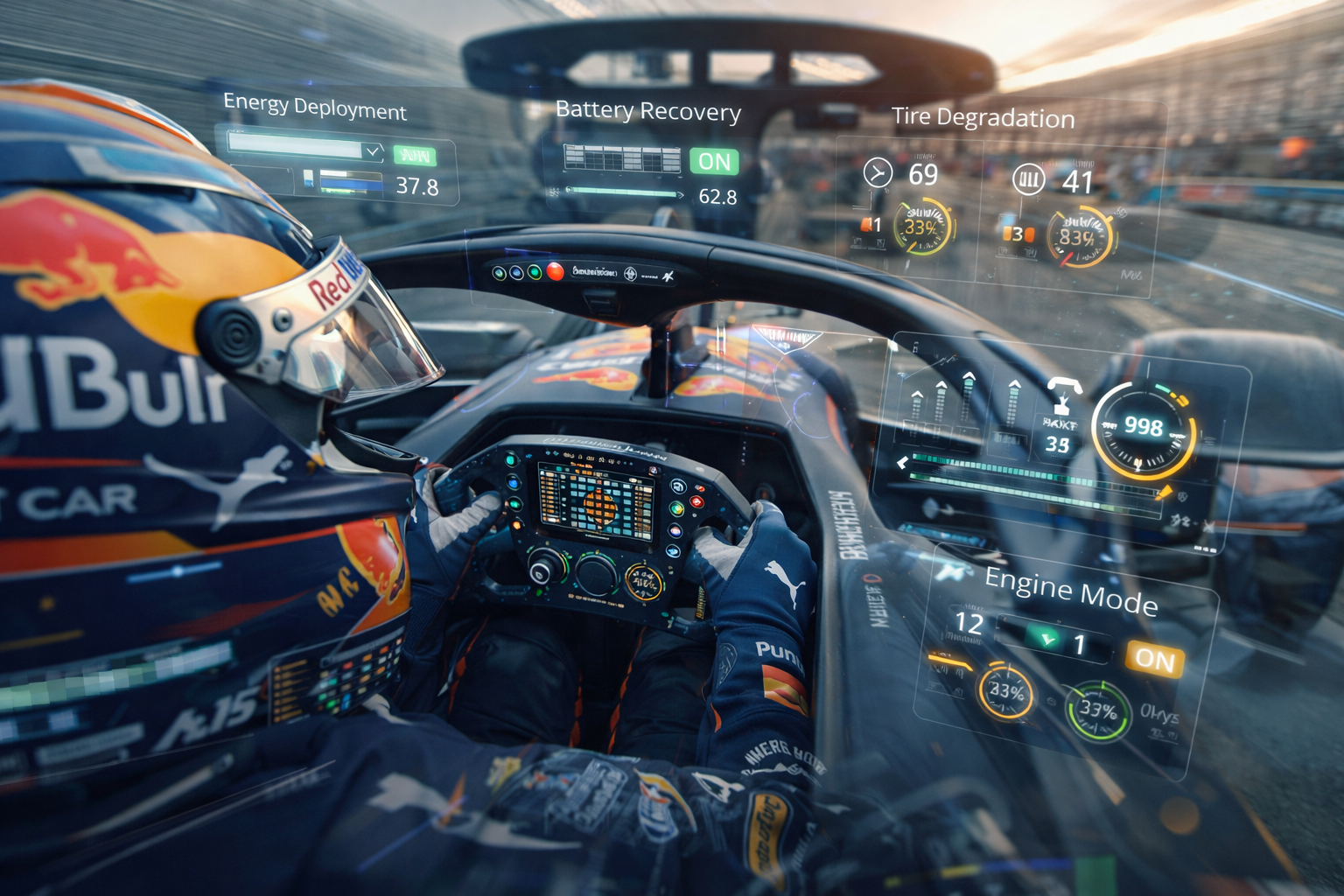The width and height of the screenshot is (1344, 896).
Task: Click the 83% tire wear gauge
Action: click(x=1080, y=238)
